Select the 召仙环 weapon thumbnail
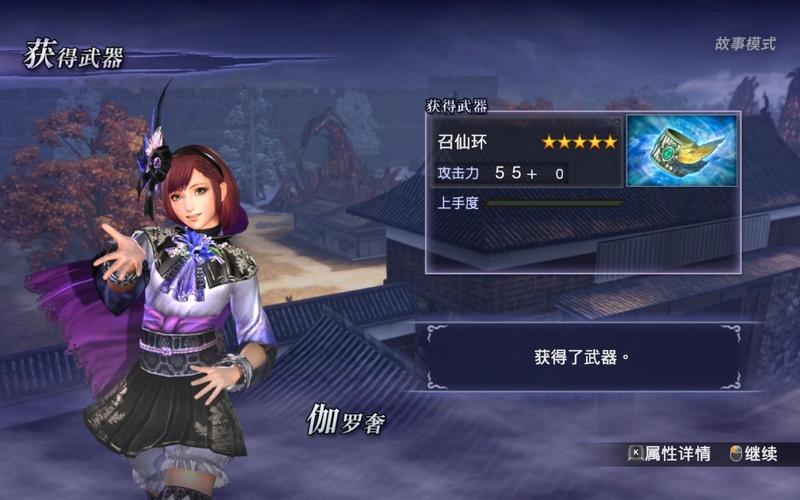 (x=681, y=151)
